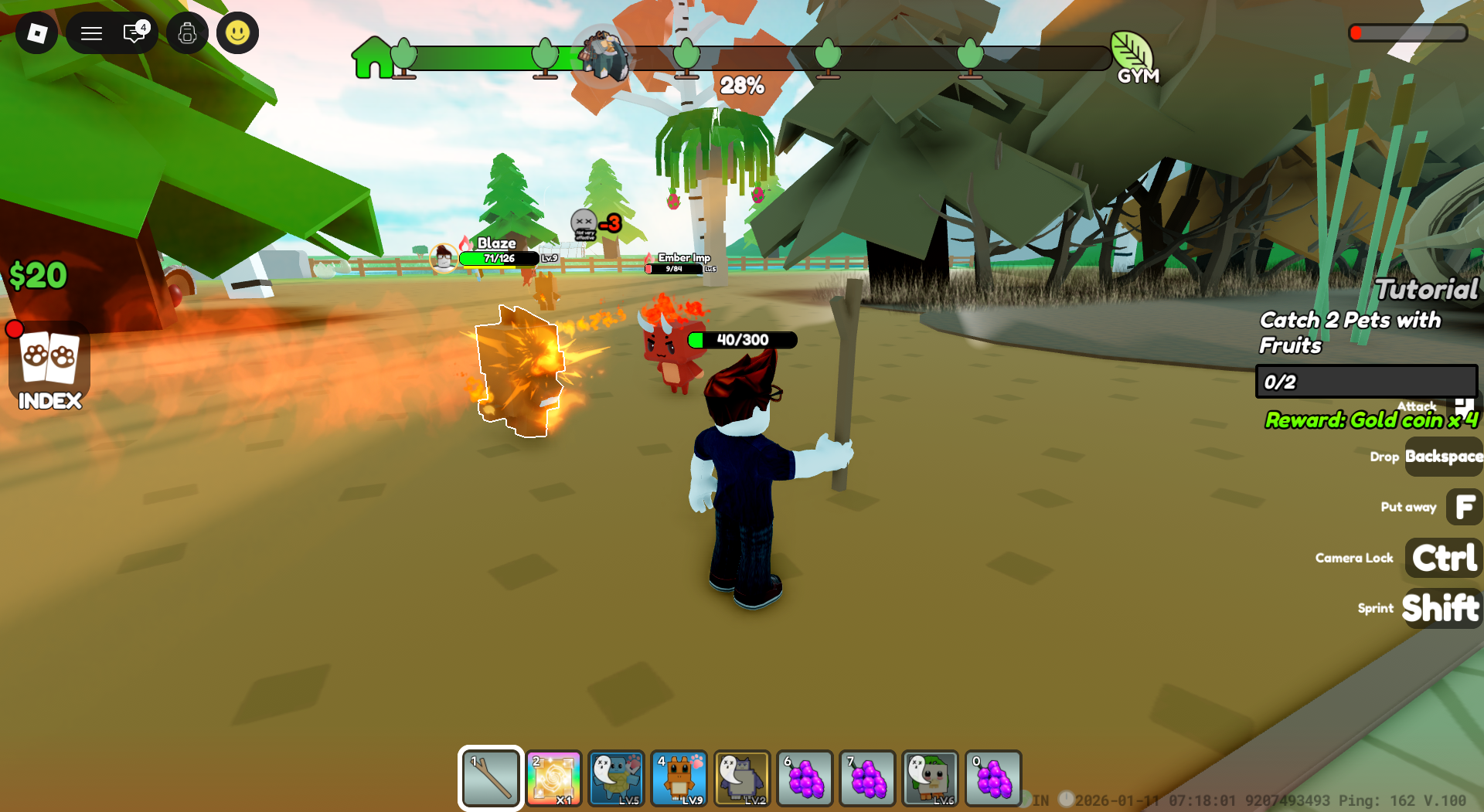1484x812 pixels.
Task: Select the grapes in slot 6
Action: point(804,778)
